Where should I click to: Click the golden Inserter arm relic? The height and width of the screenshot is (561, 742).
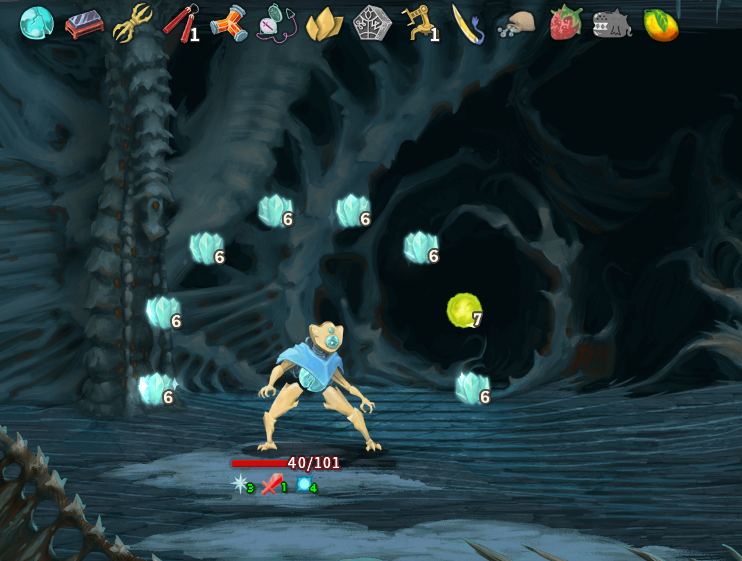[x=420, y=22]
